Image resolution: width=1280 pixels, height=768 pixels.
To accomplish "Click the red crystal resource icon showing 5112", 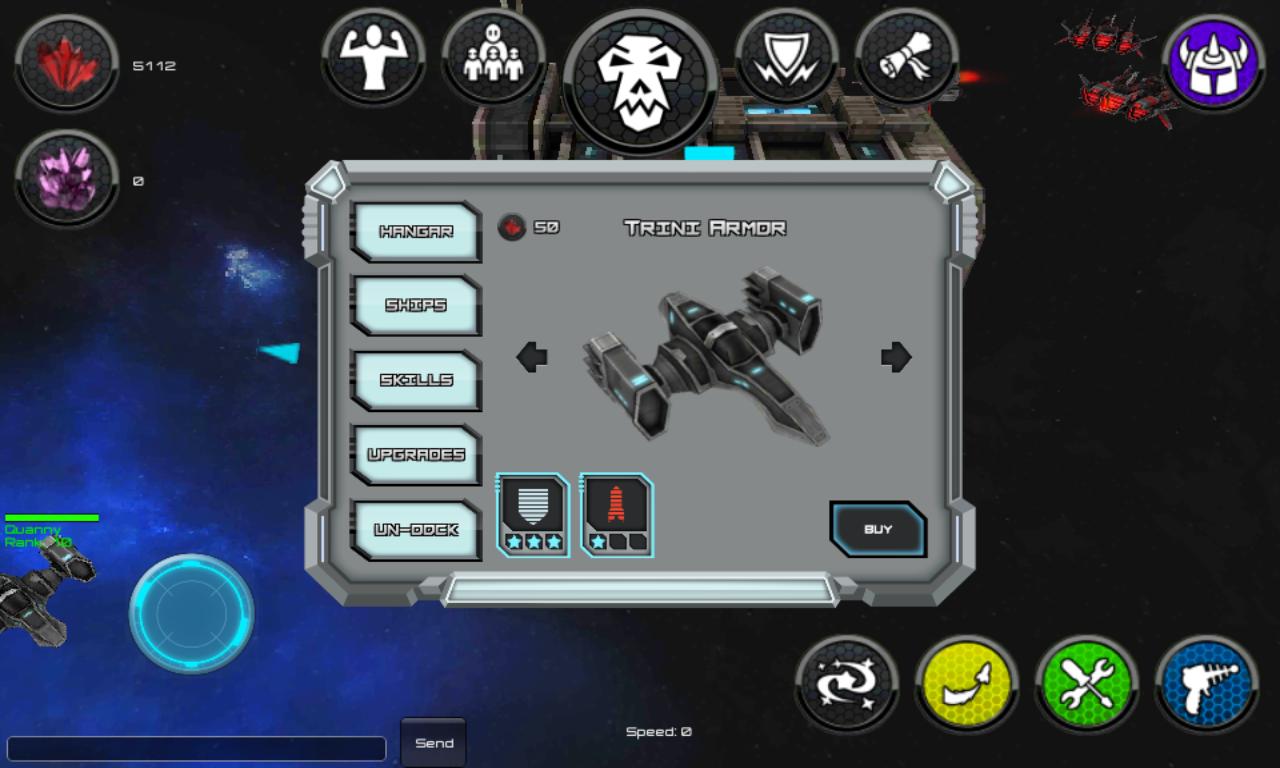I will coord(64,65).
